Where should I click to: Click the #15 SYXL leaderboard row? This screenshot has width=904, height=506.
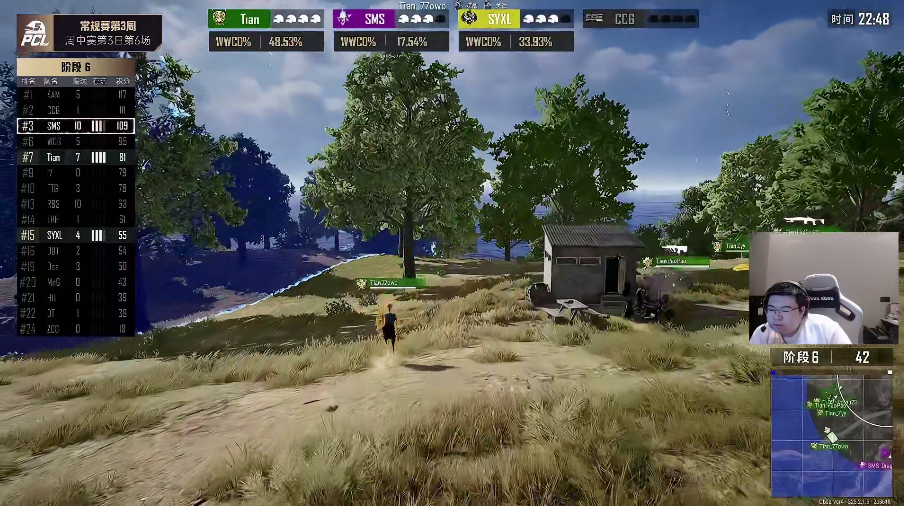(76, 235)
